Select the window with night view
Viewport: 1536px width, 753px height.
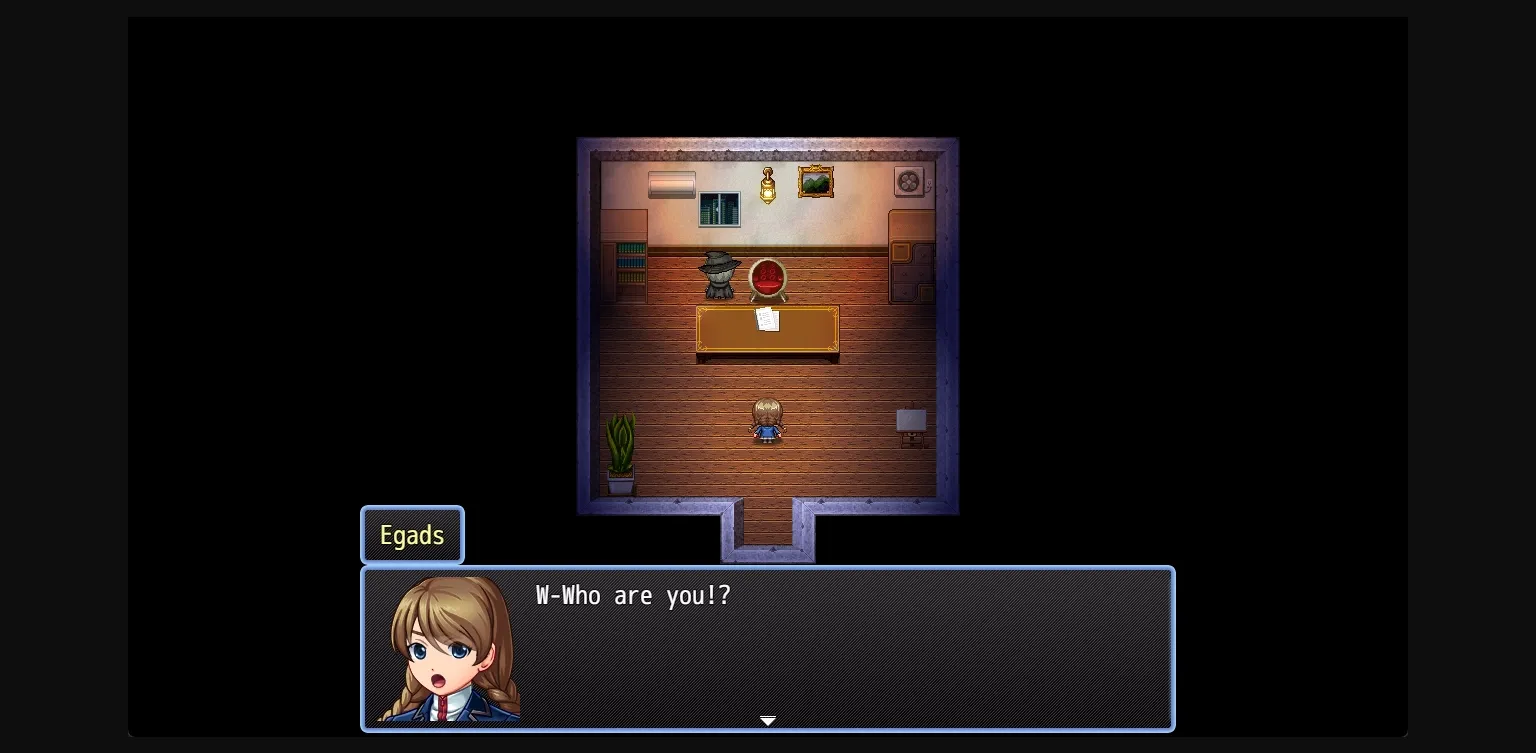[x=718, y=209]
